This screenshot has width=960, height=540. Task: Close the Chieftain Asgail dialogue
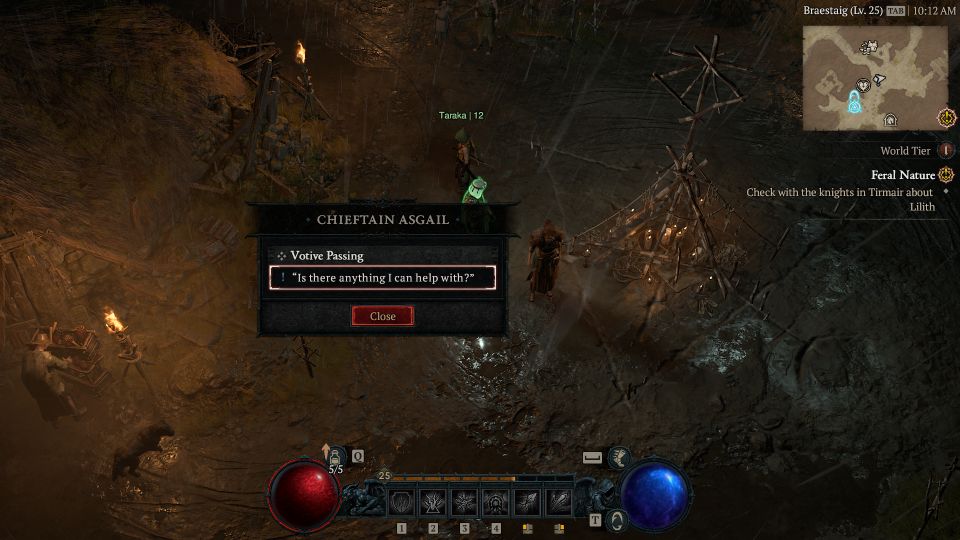click(x=382, y=316)
